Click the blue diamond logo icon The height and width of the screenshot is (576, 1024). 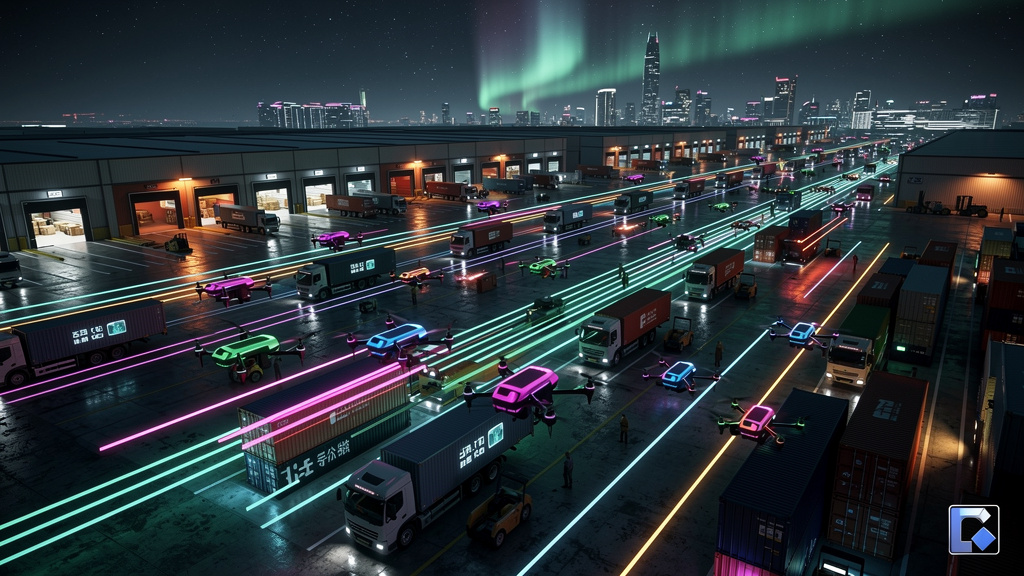coord(973,530)
